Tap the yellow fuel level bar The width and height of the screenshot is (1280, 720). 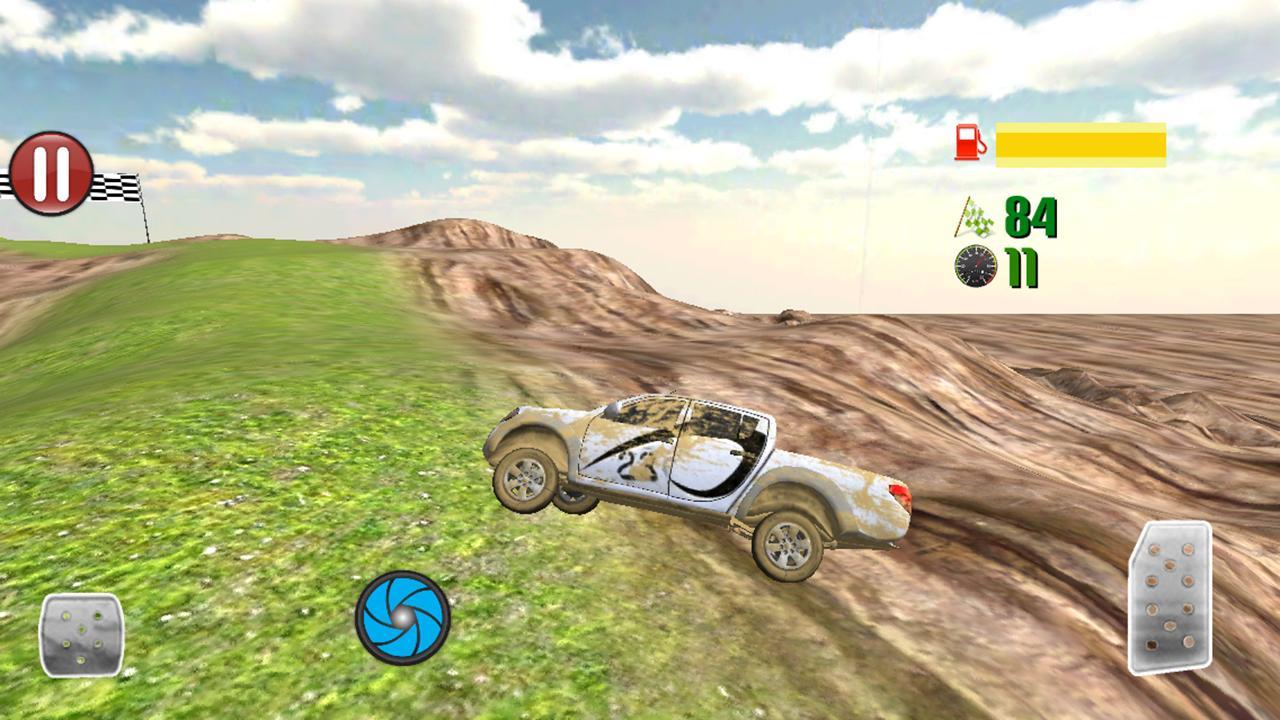1080,142
